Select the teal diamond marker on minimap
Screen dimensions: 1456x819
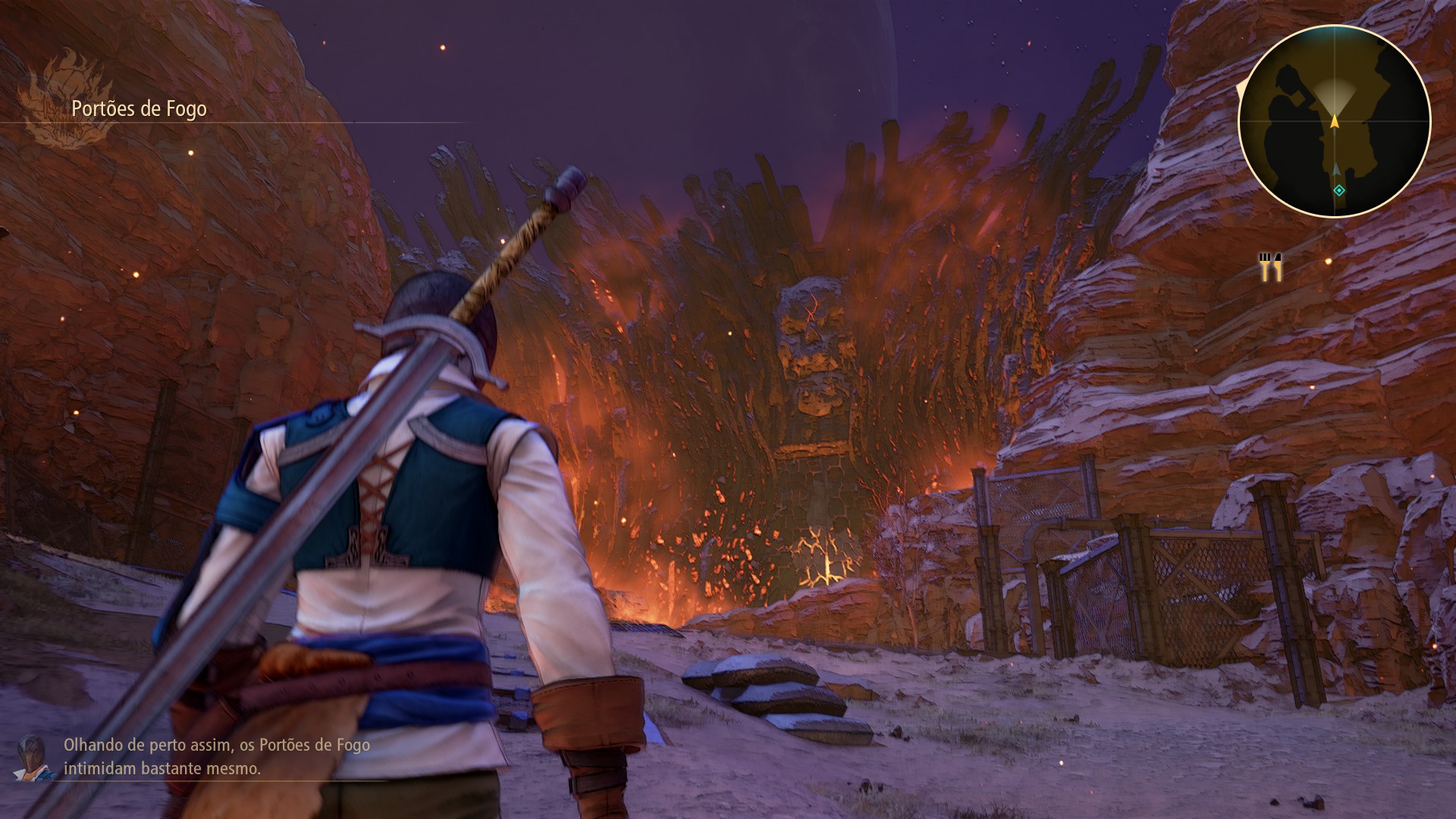[1339, 190]
